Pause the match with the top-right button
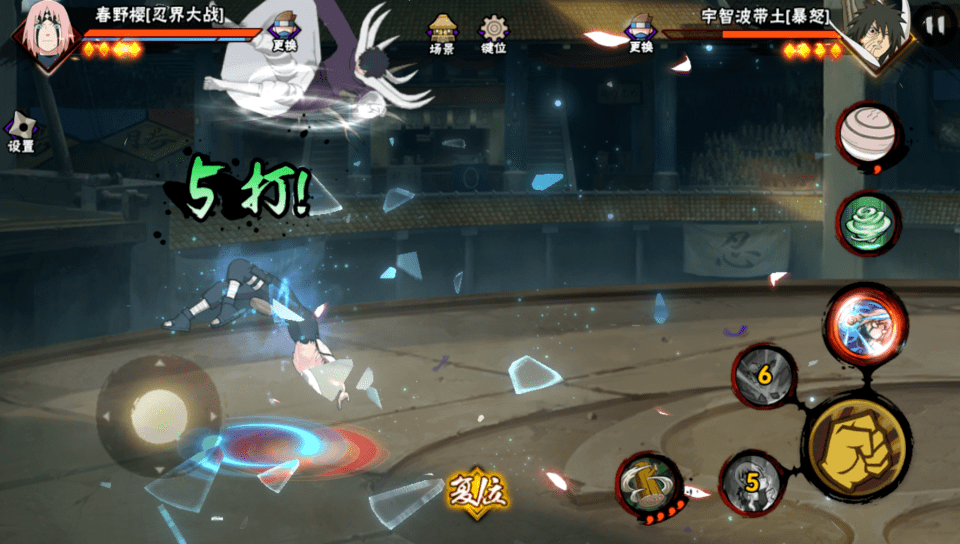Screen dimensions: 960x544 [x=935, y=26]
